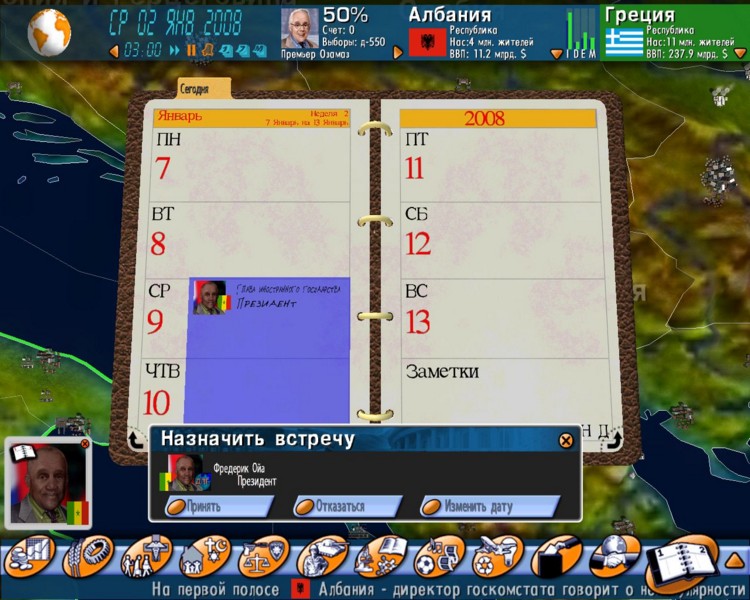The image size is (750, 600).
Task: Select the Albania flag
Action: tap(427, 43)
